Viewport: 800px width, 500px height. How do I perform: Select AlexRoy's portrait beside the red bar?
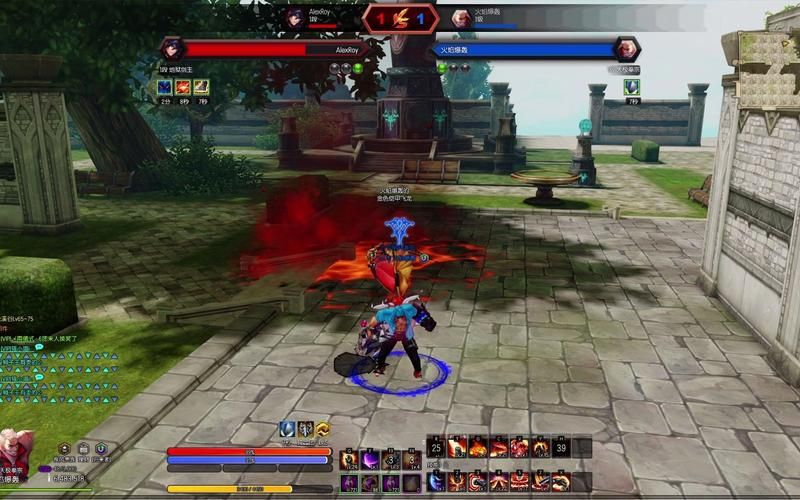[x=170, y=49]
